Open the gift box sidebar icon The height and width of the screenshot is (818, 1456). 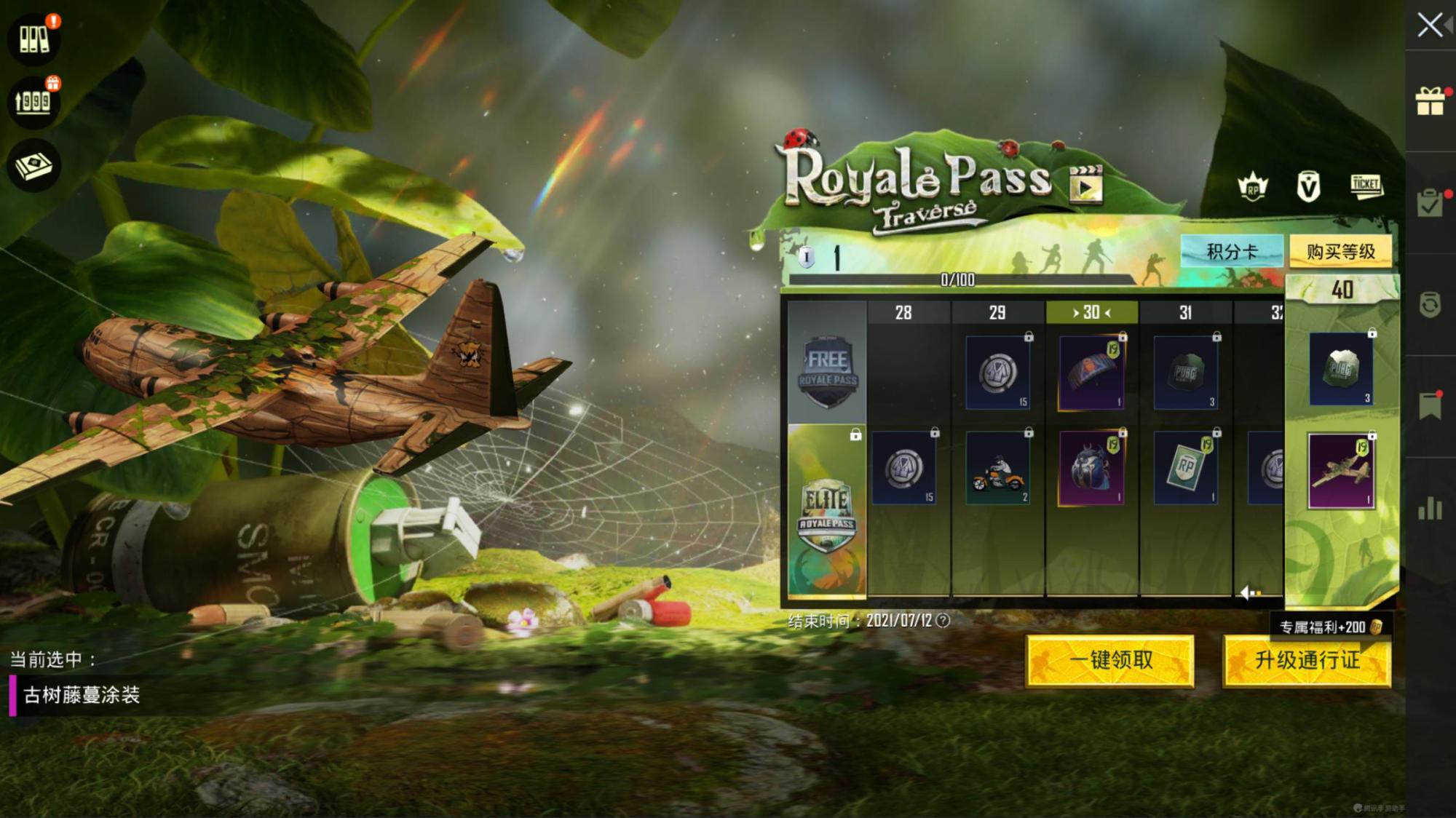[x=1431, y=101]
